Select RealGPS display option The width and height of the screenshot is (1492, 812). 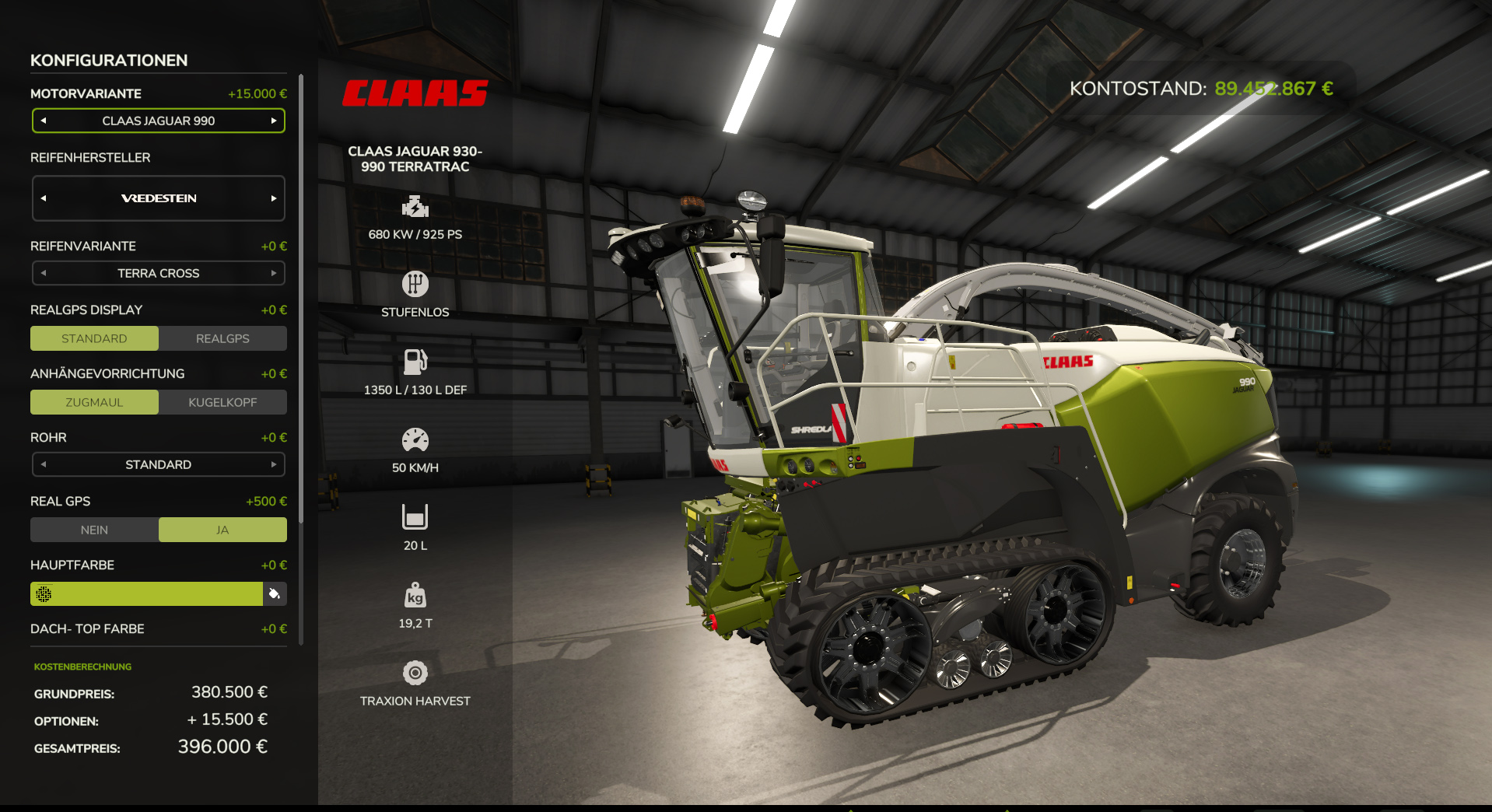pos(222,338)
